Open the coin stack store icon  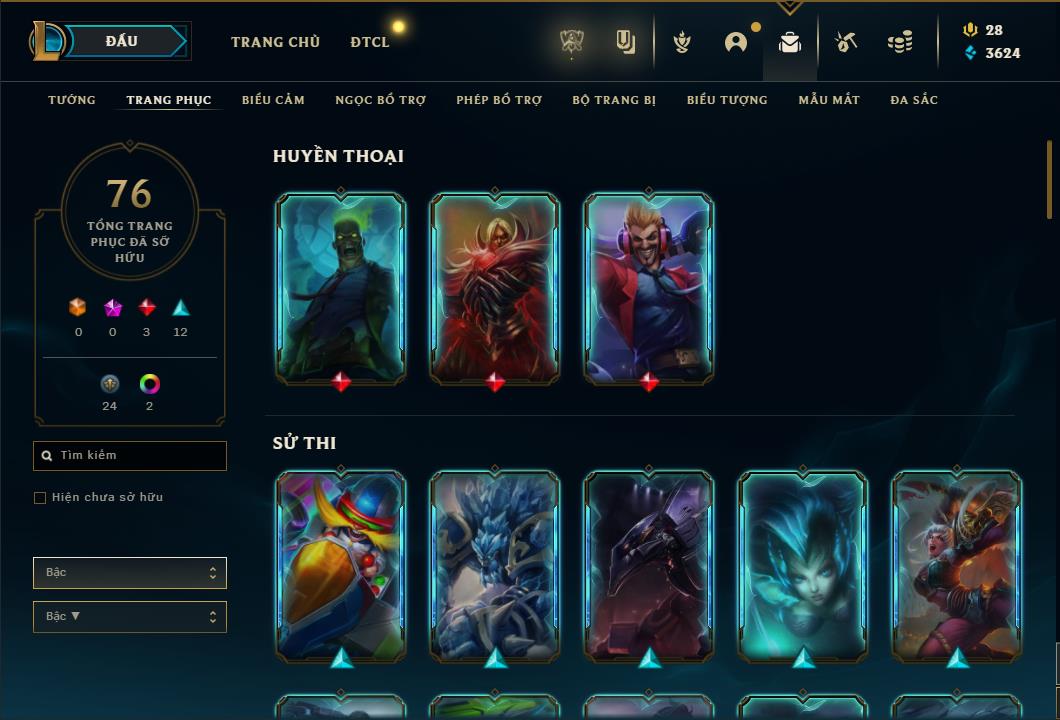pyautogui.click(x=900, y=42)
